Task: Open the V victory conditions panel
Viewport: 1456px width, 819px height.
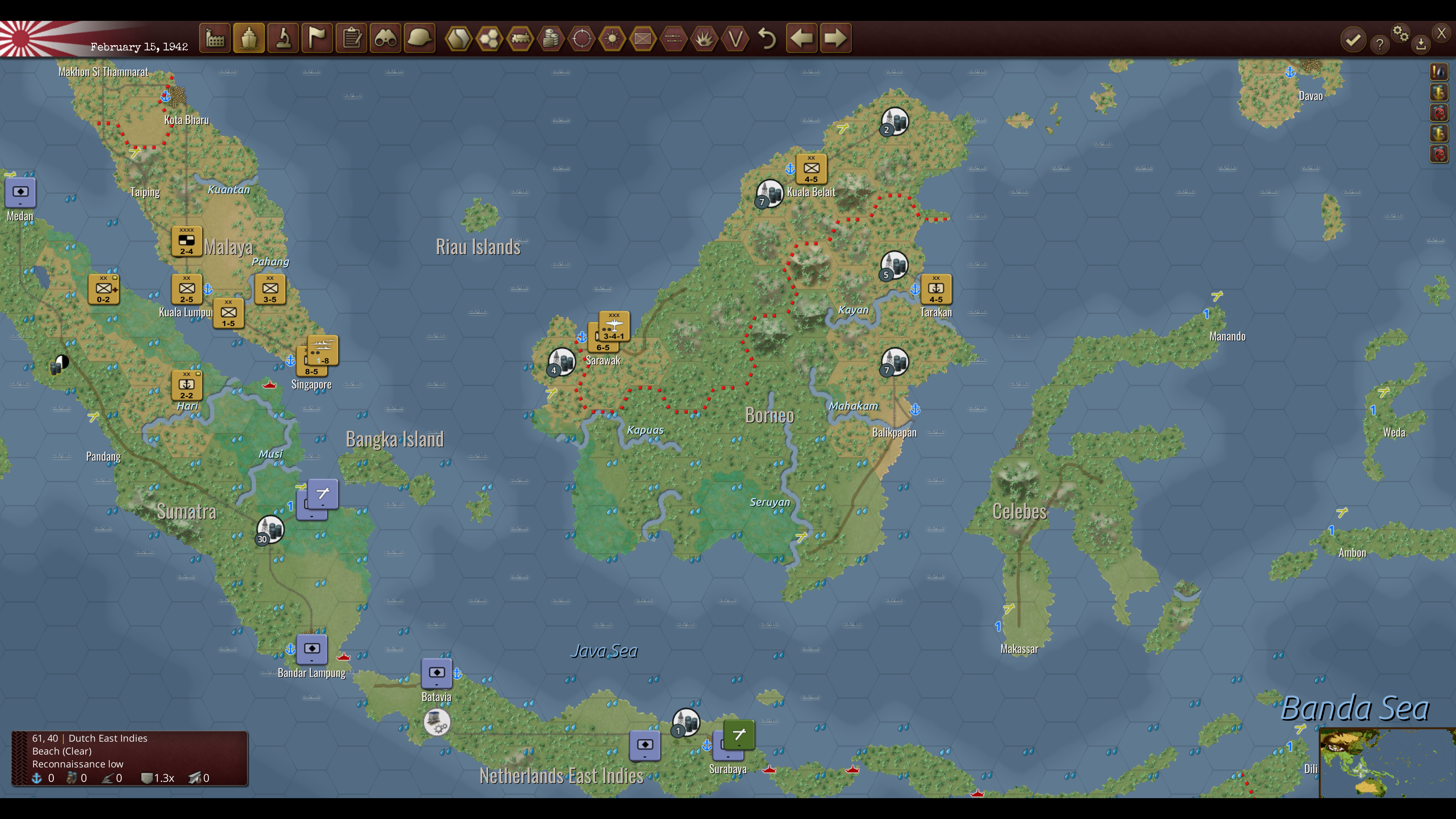Action: (x=735, y=38)
